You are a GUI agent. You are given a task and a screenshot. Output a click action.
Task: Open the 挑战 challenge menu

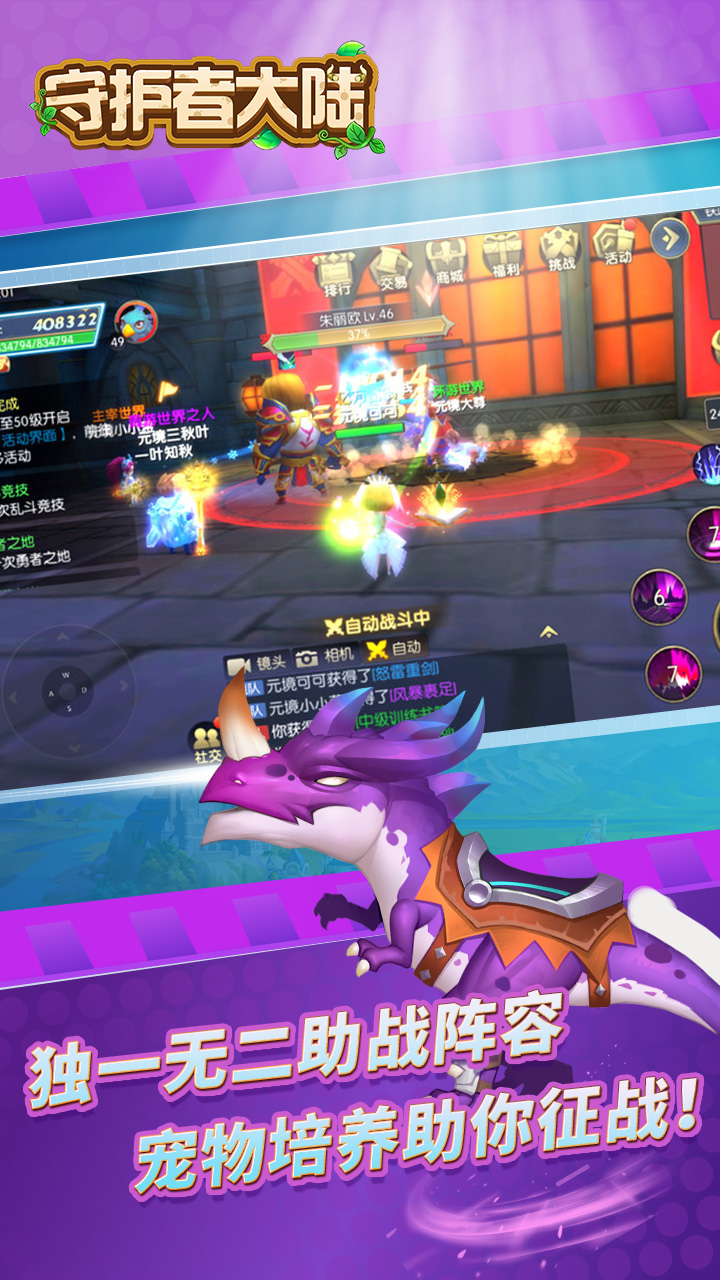point(558,248)
